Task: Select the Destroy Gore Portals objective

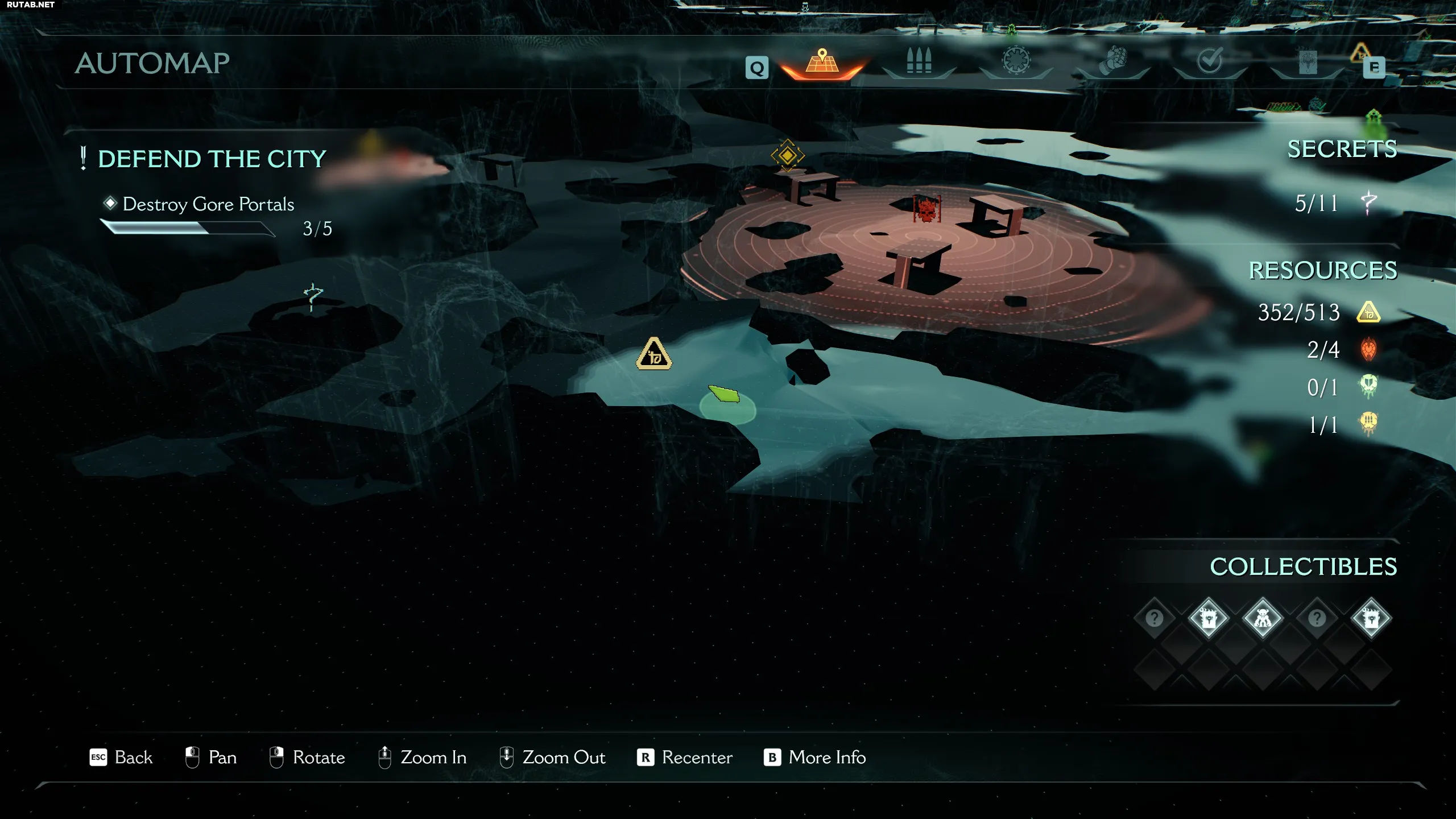Action: pos(208,204)
